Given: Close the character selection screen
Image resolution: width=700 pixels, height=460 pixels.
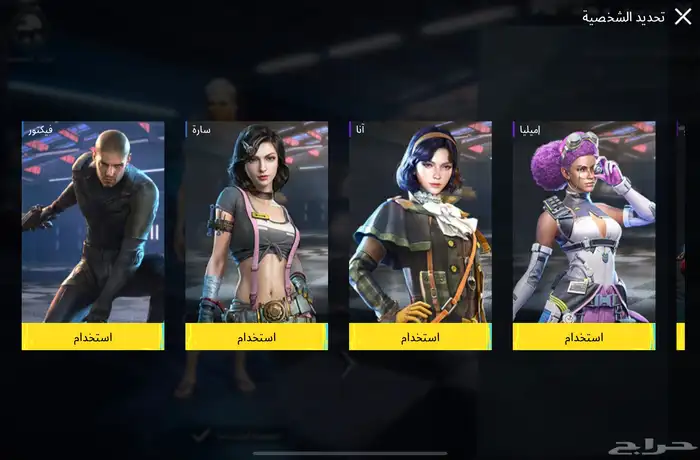Looking at the screenshot, I should pos(682,16).
